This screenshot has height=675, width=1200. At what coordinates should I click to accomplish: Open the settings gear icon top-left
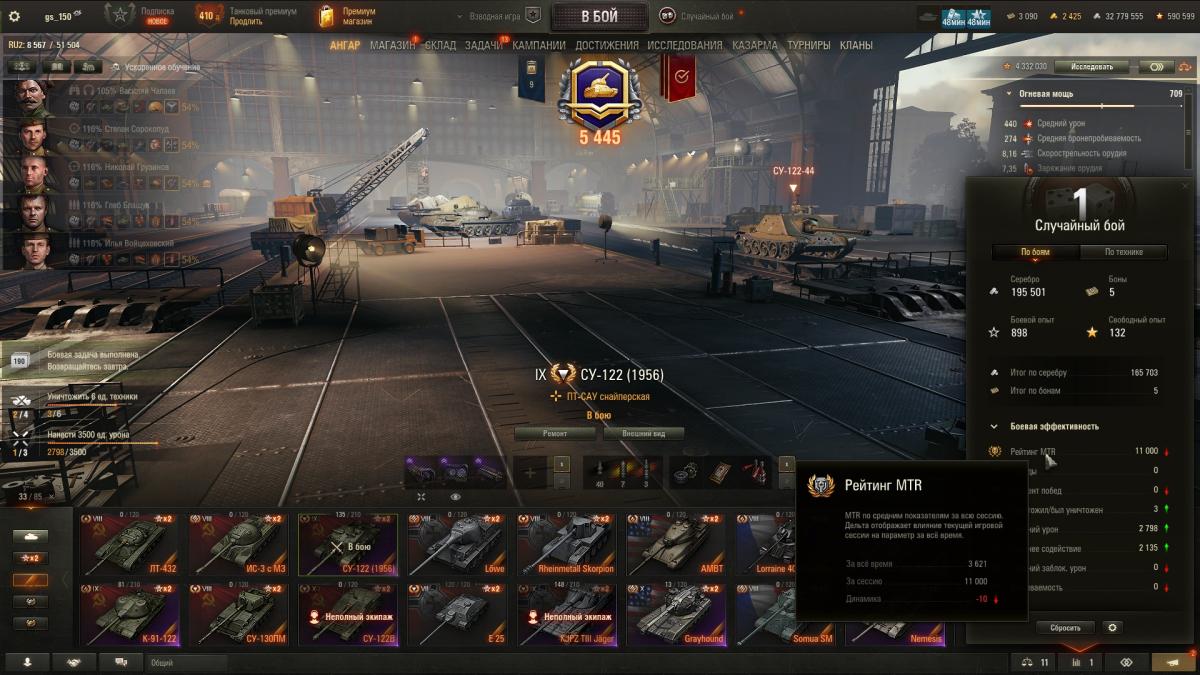14,16
